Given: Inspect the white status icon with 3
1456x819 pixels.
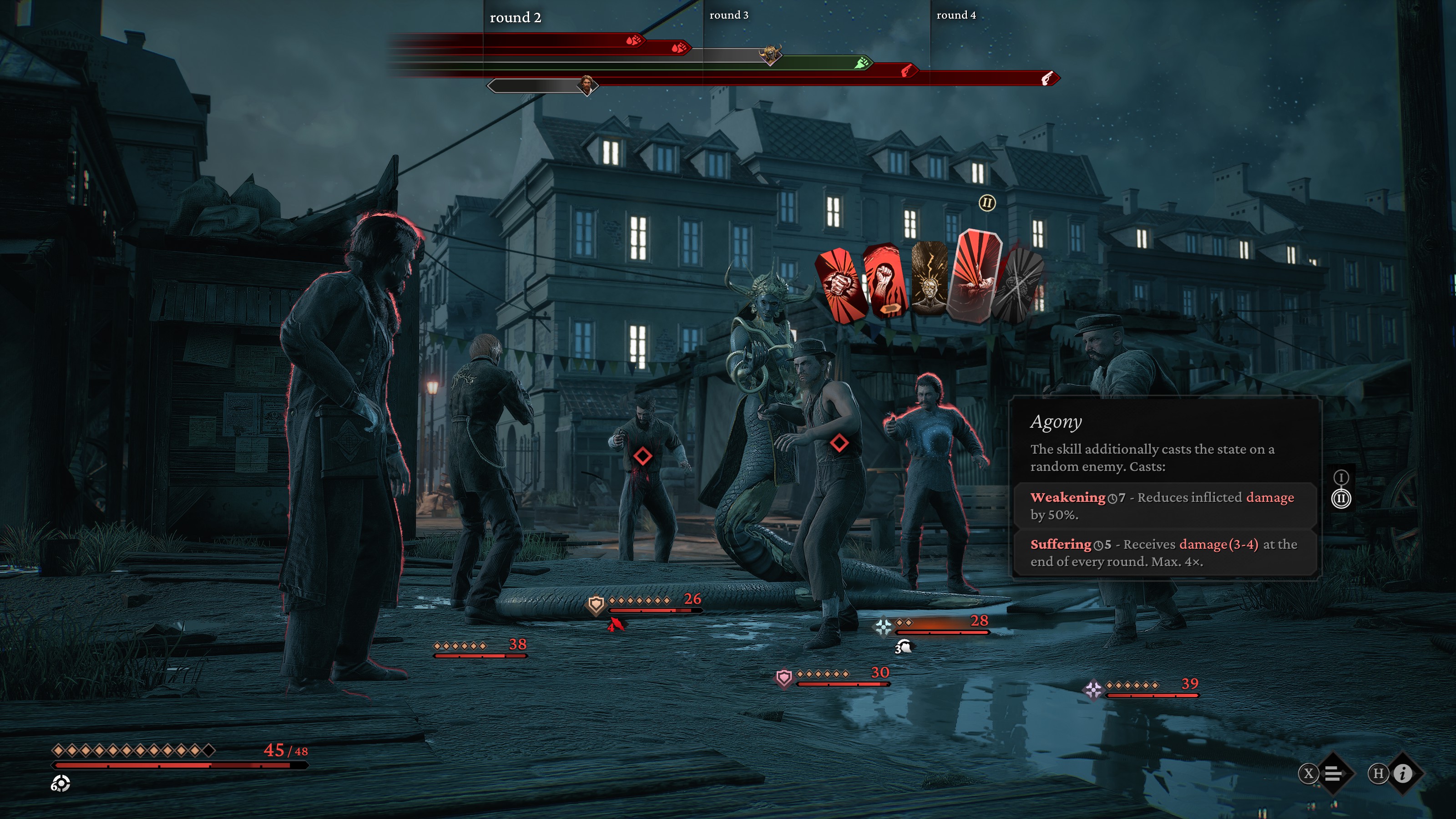Looking at the screenshot, I should 903,647.
